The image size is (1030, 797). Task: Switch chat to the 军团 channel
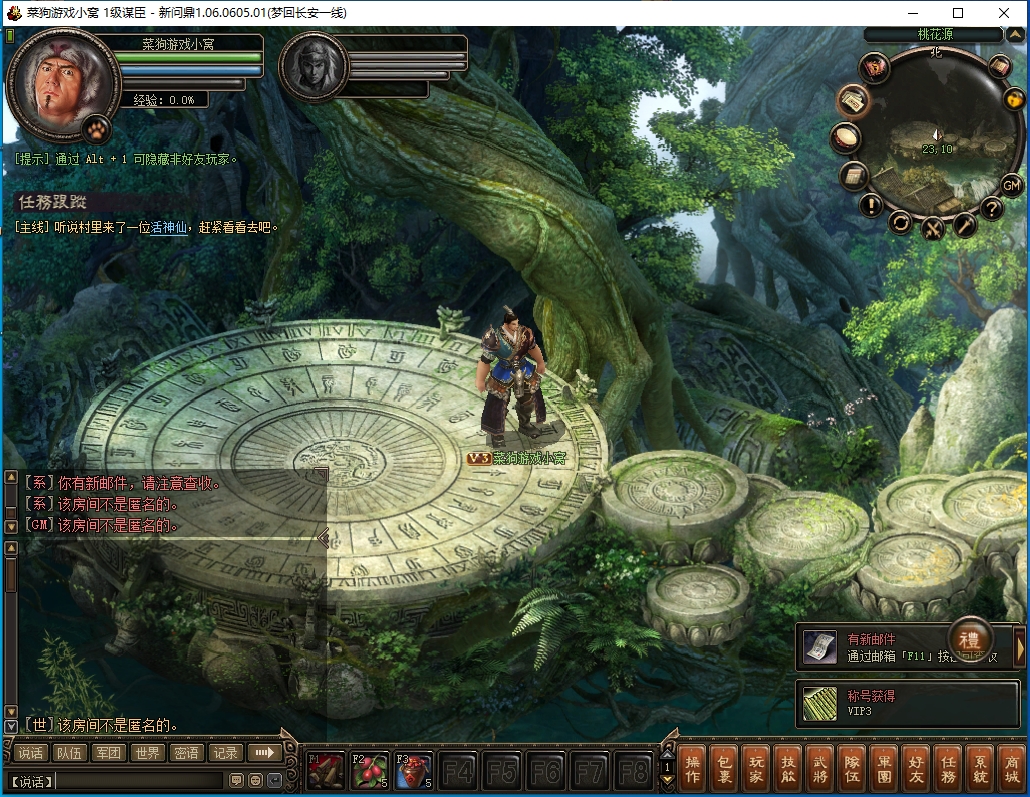pyautogui.click(x=108, y=753)
